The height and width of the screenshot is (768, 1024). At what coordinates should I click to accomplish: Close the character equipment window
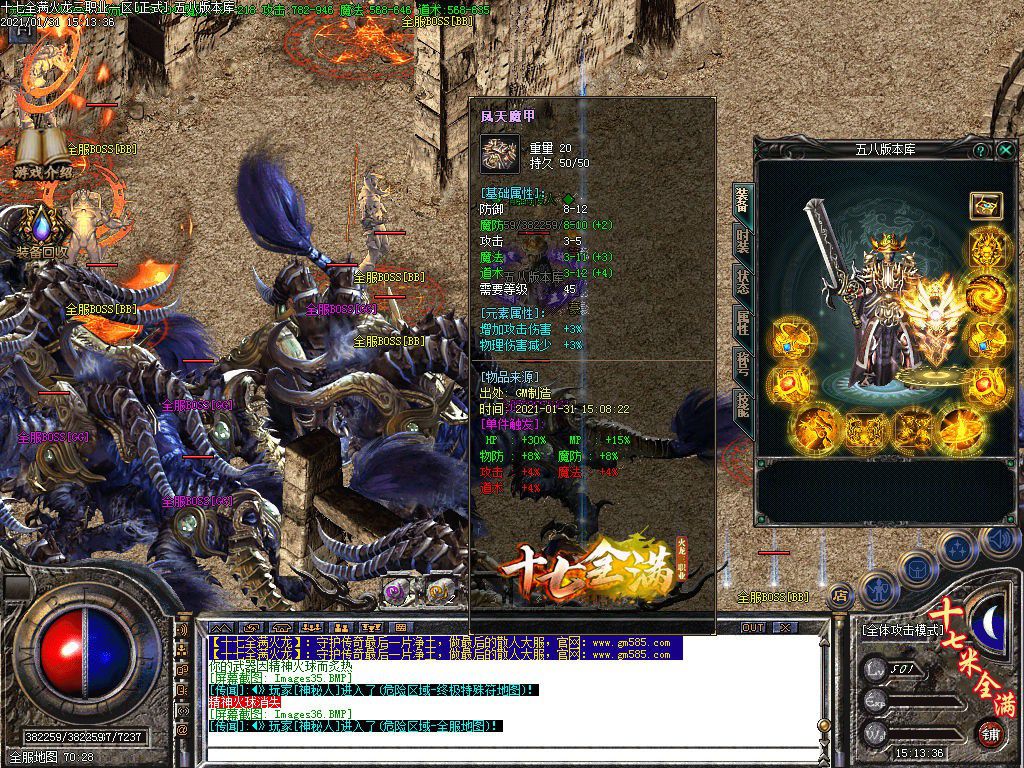point(1005,150)
